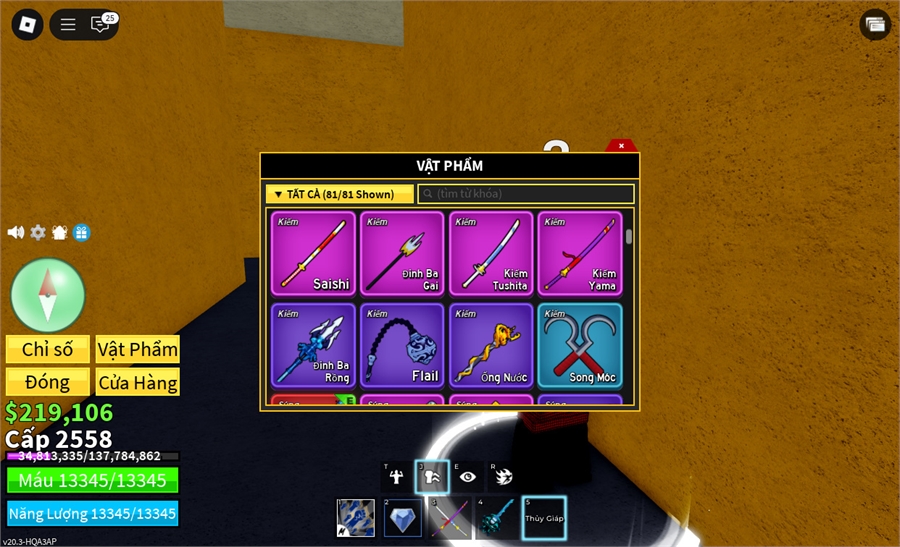Click the item keyword search box
The height and width of the screenshot is (547, 900).
click(x=526, y=194)
